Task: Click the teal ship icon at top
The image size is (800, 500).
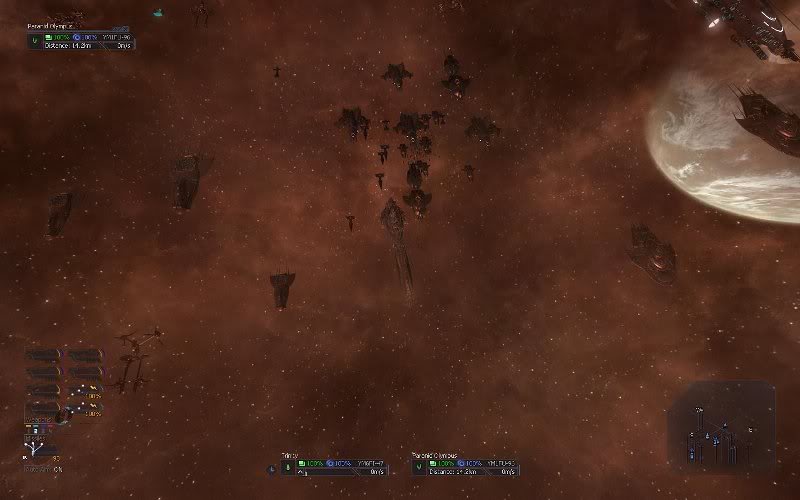Action: coord(158,13)
